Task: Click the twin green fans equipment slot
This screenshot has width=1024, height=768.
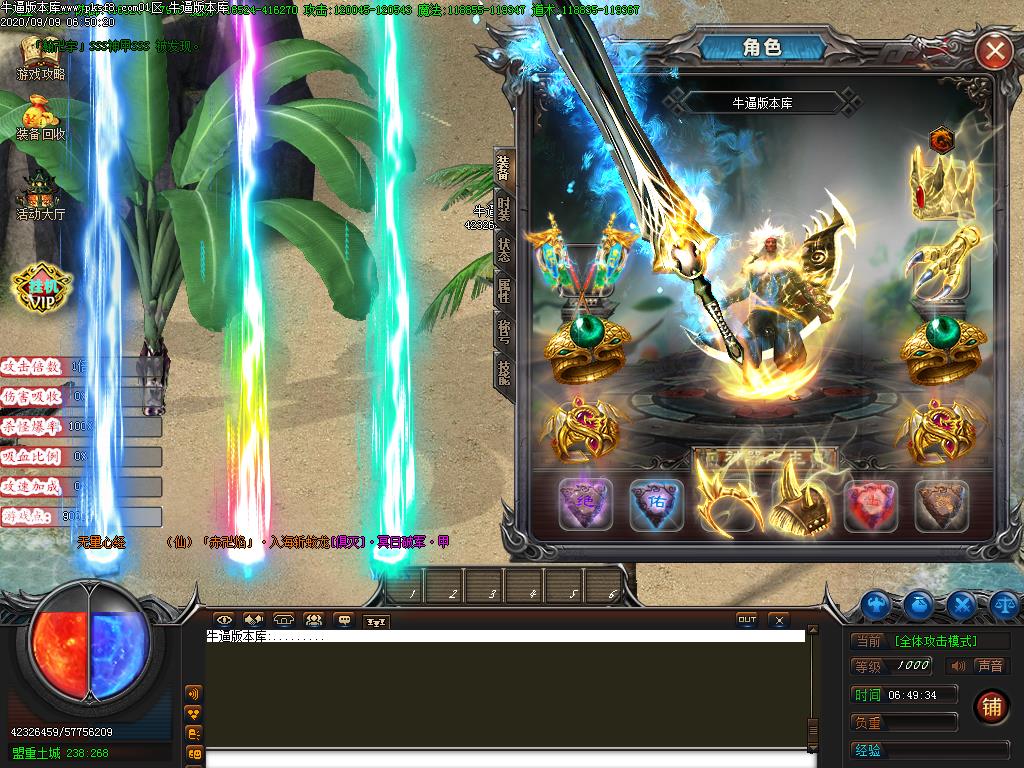Action: (584, 262)
